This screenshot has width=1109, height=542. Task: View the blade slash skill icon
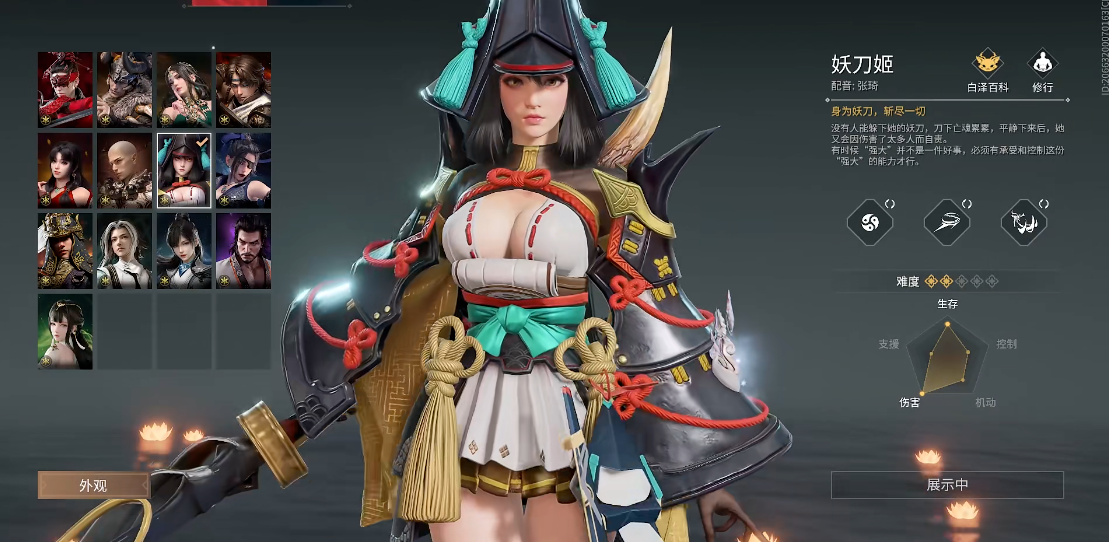[946, 221]
